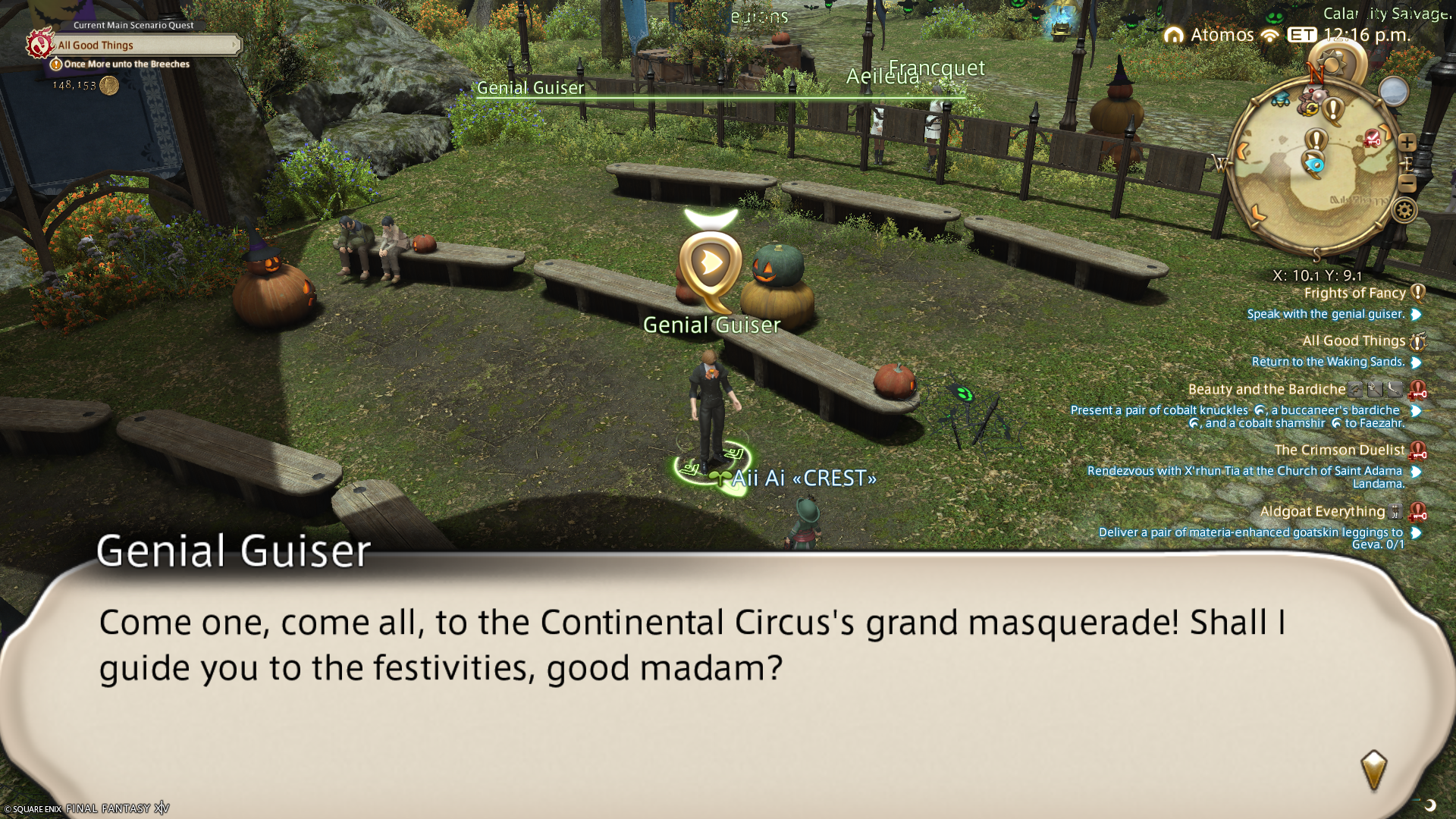Screen dimensions: 1456x819
Task: Select Once More unto the Breeches entry
Action: point(126,64)
